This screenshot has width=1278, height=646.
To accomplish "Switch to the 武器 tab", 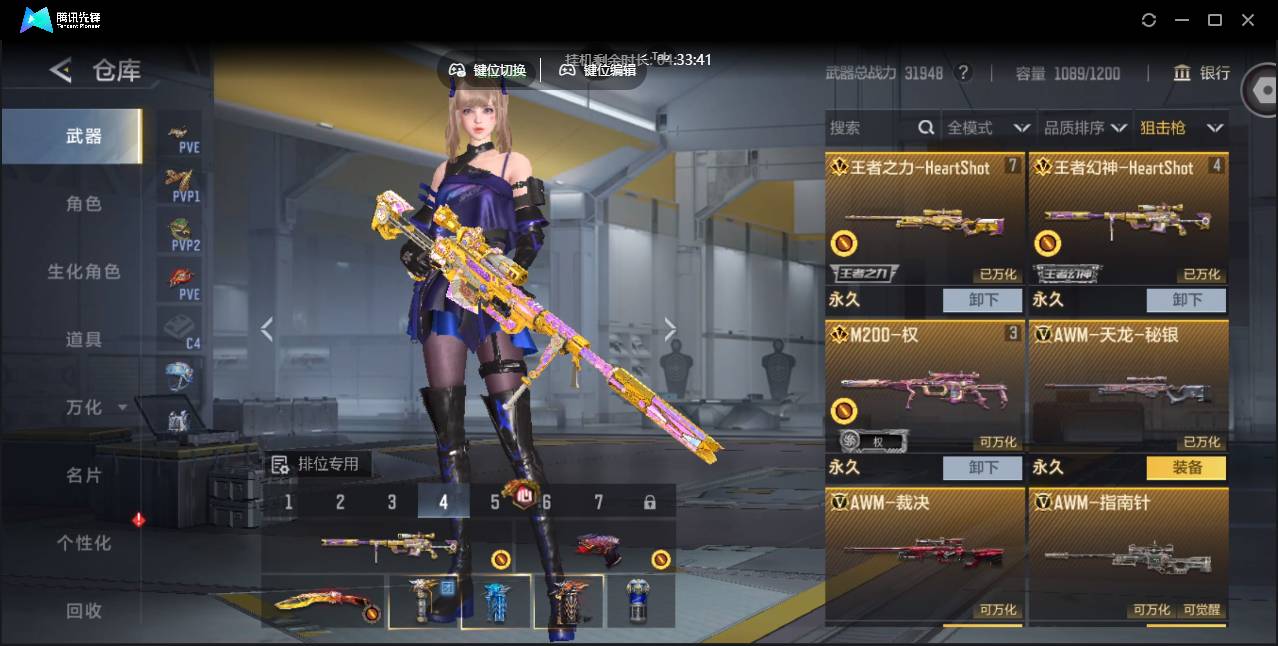I will [x=84, y=136].
